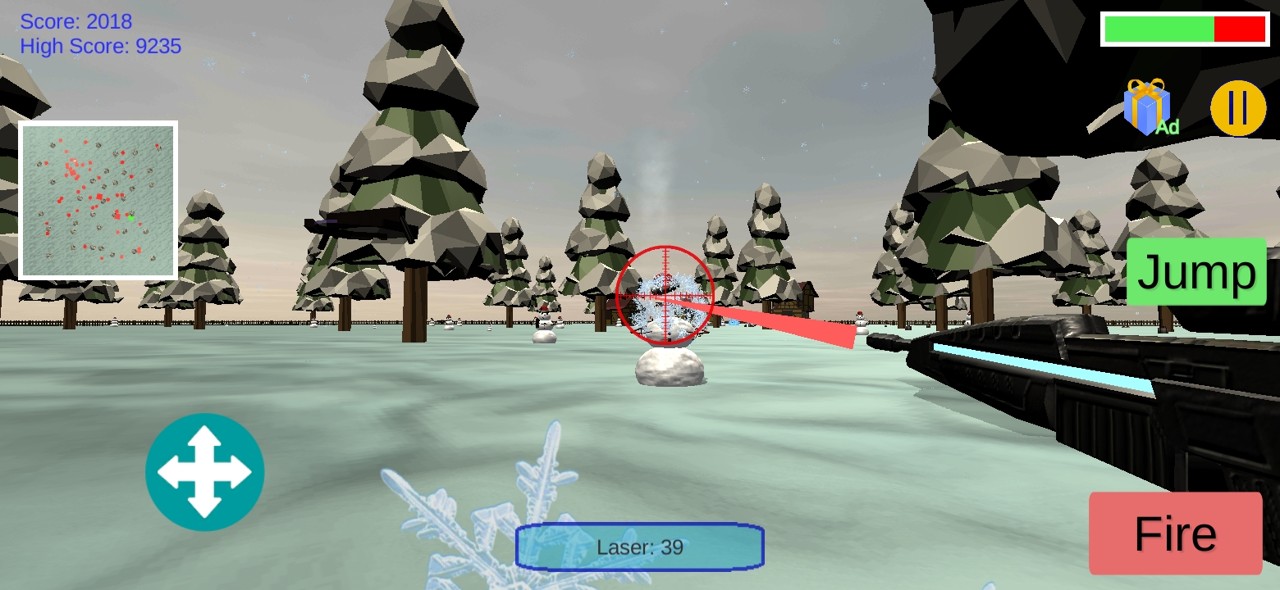Click the minimap with red dots
Image resolution: width=1280 pixels, height=590 pixels.
[98, 200]
